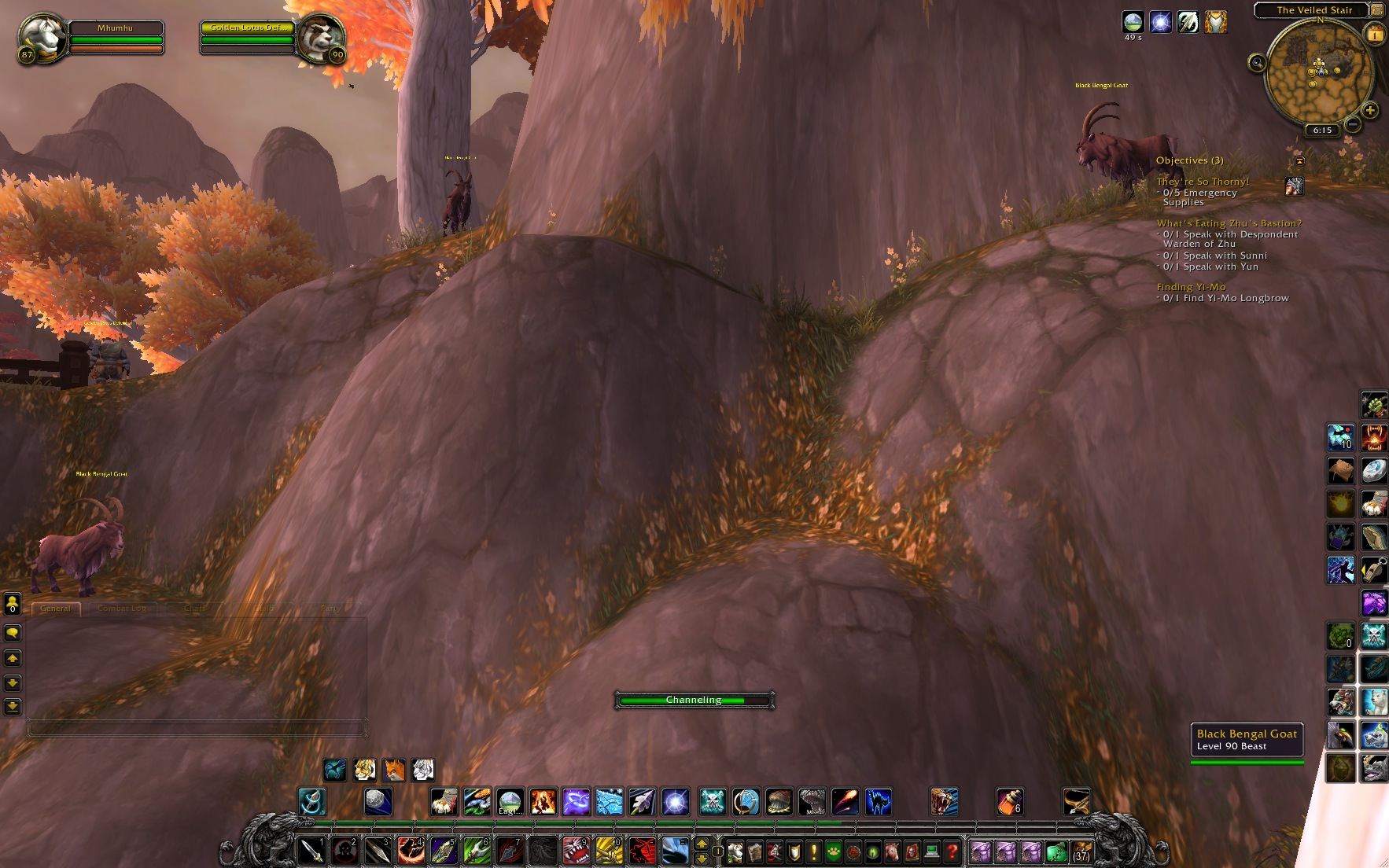
Task: Open the chat speech-bubble menu
Action: [13, 633]
